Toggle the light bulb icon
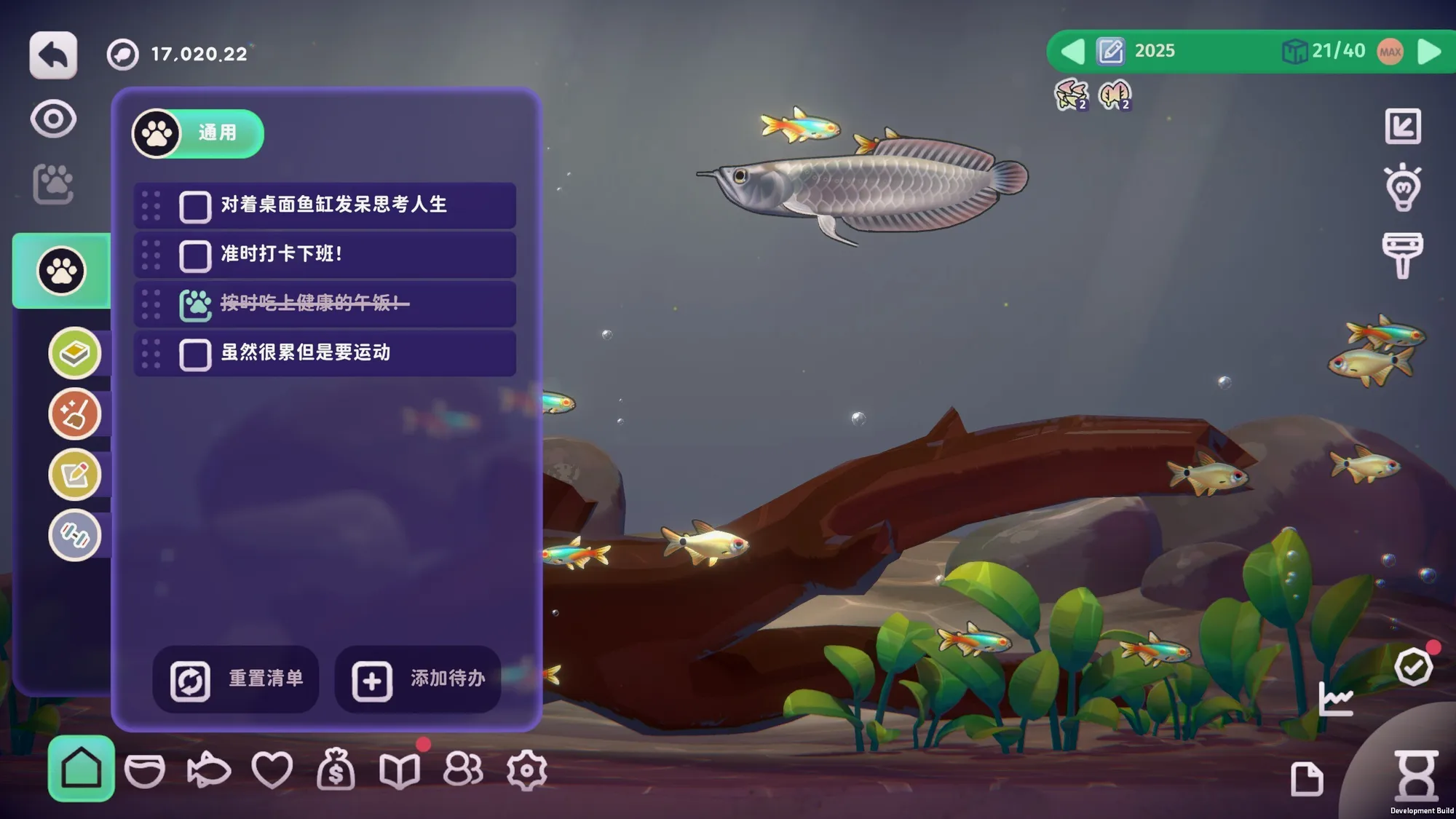This screenshot has height=819, width=1456. (x=1403, y=189)
